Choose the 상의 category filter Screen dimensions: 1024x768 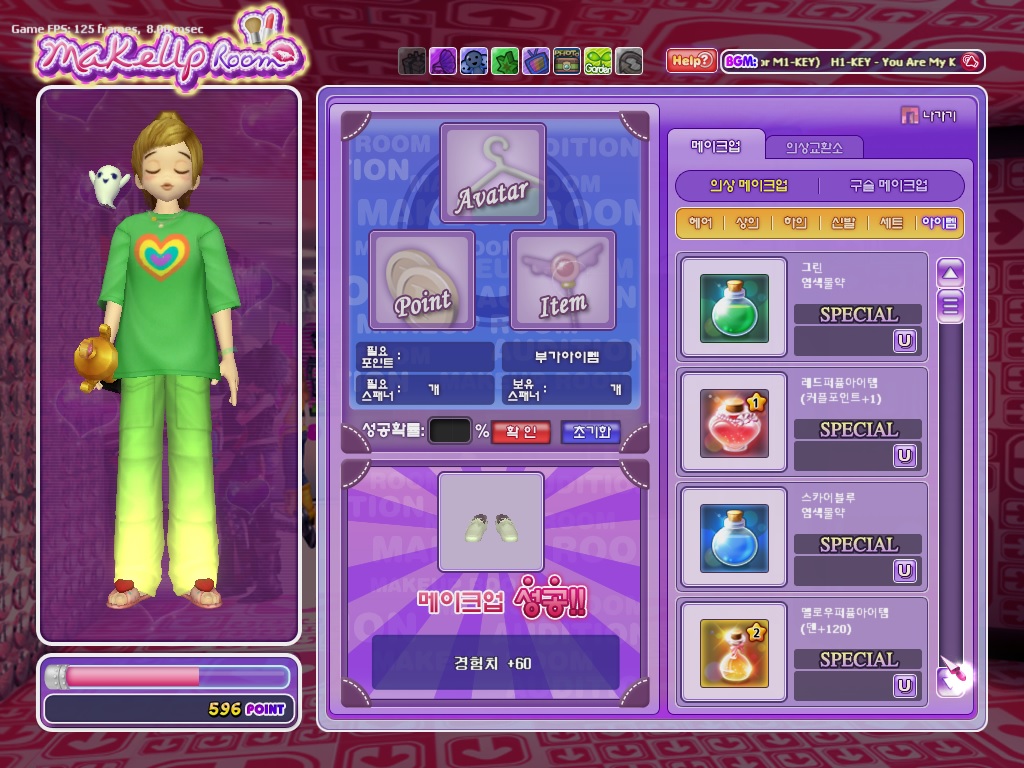tap(748, 223)
